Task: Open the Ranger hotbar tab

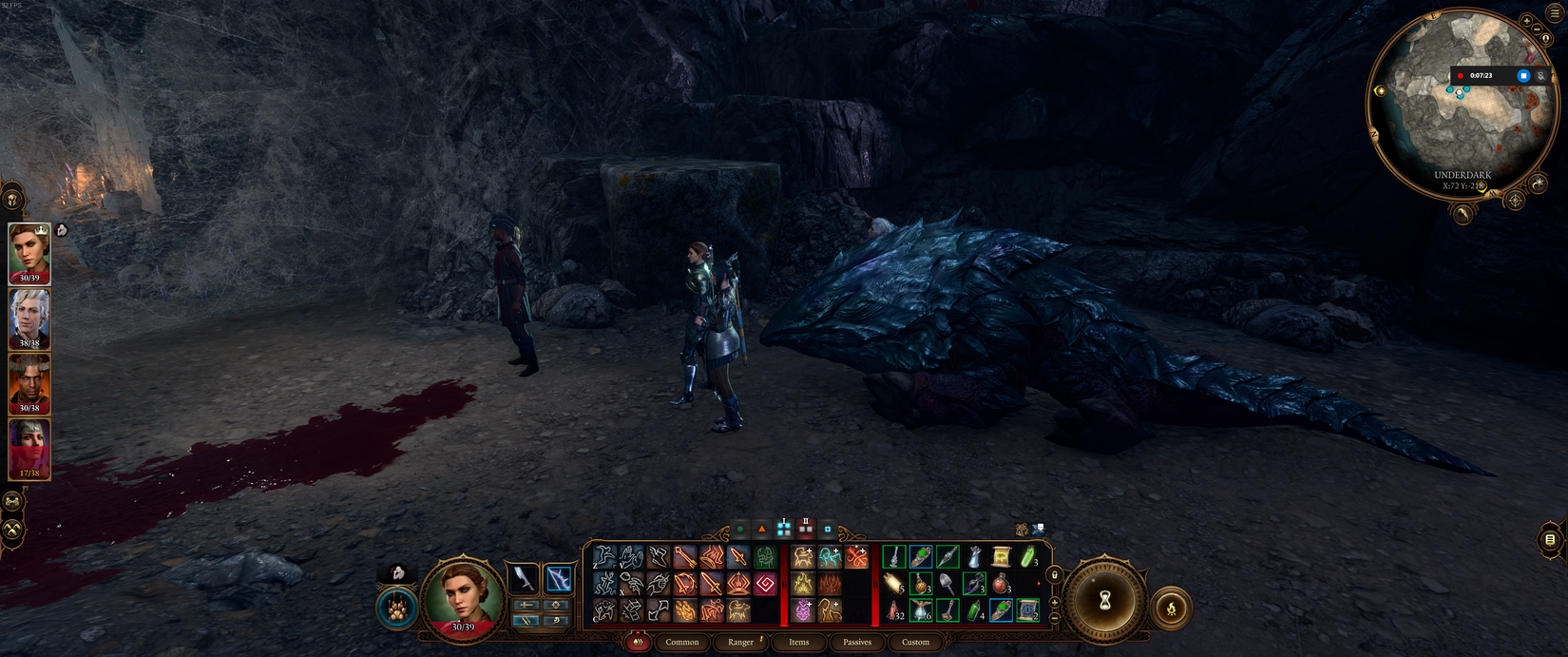Action: click(740, 642)
